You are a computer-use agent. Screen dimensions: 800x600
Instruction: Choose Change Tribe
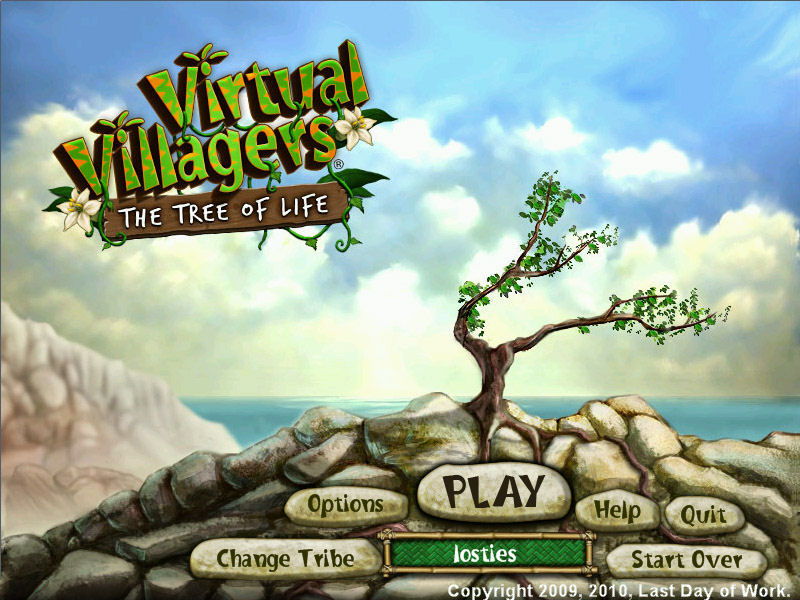[x=285, y=557]
